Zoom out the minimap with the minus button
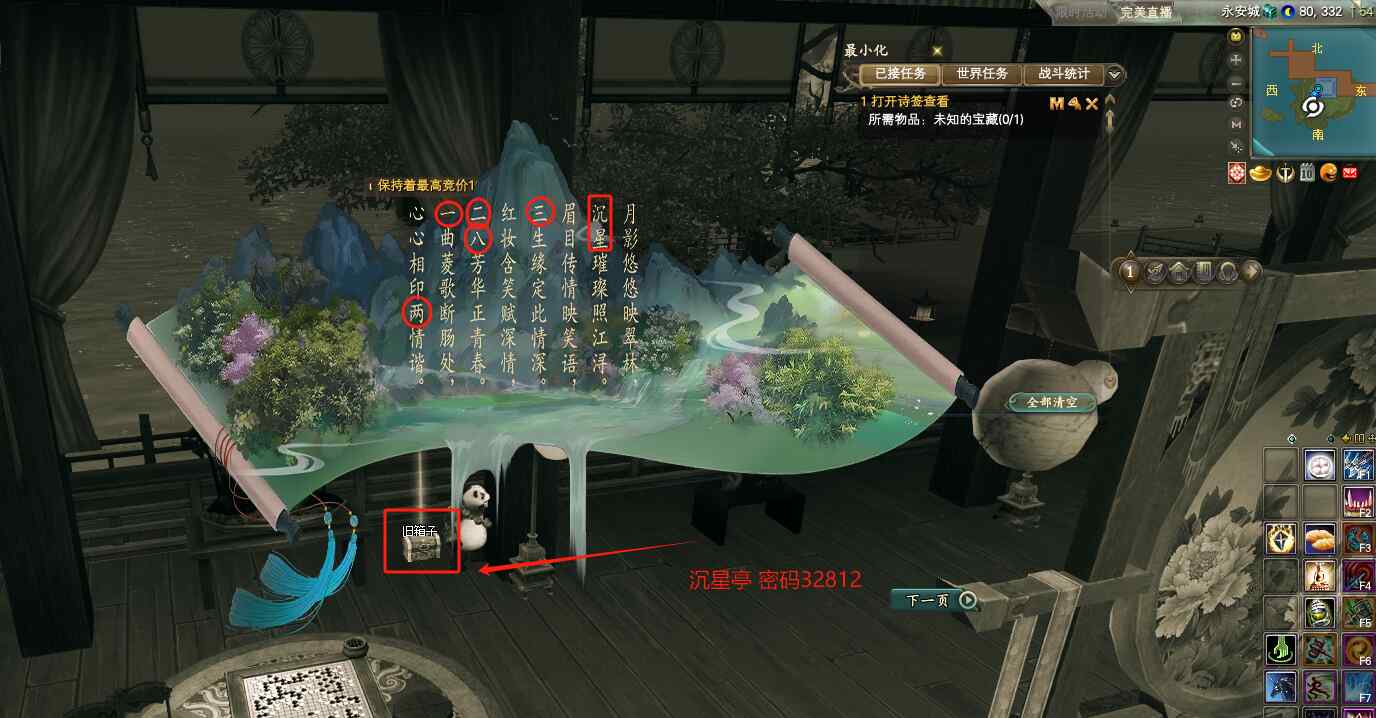The image size is (1376, 718). 1237,81
